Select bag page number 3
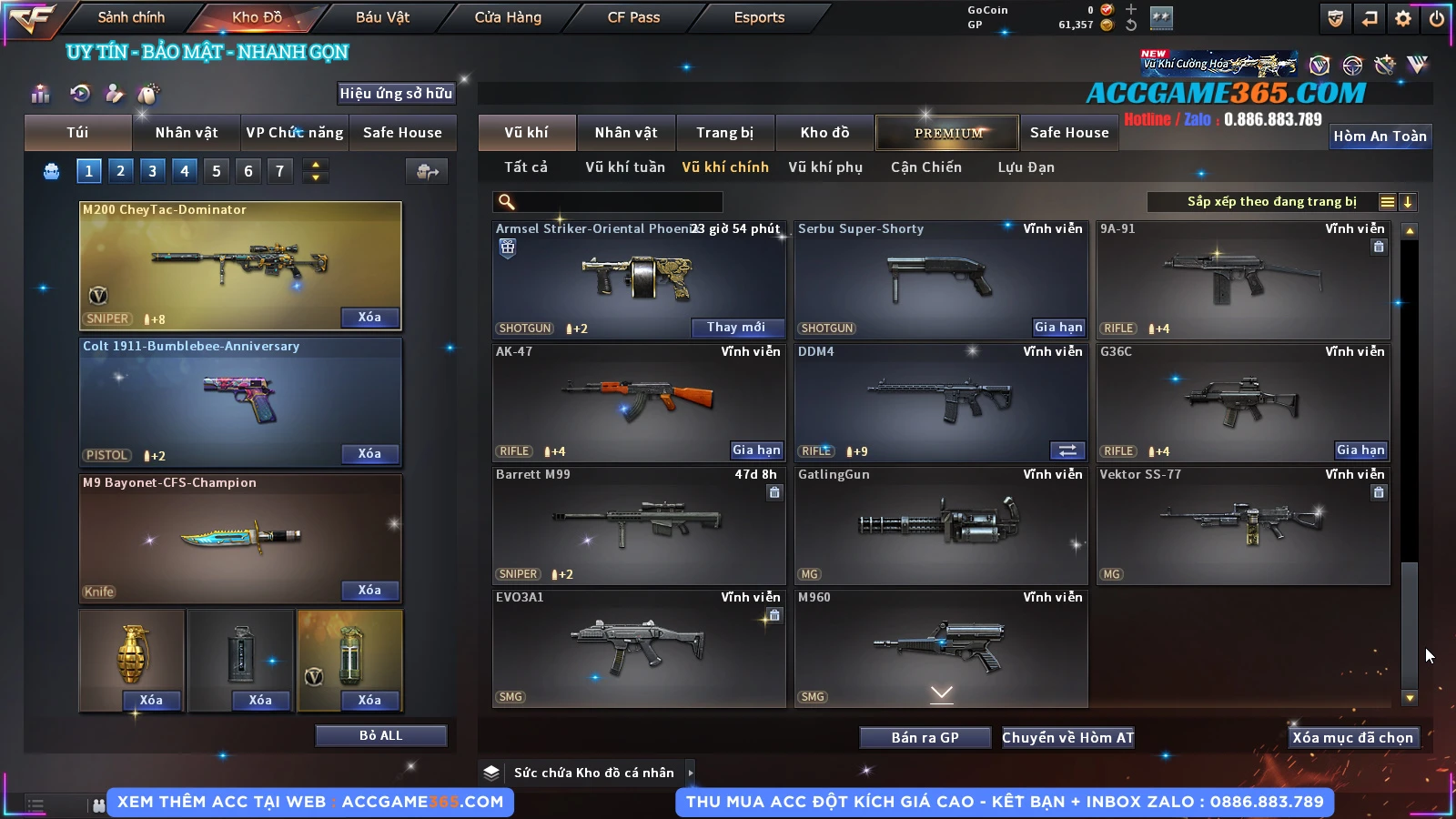1456x819 pixels. point(152,170)
